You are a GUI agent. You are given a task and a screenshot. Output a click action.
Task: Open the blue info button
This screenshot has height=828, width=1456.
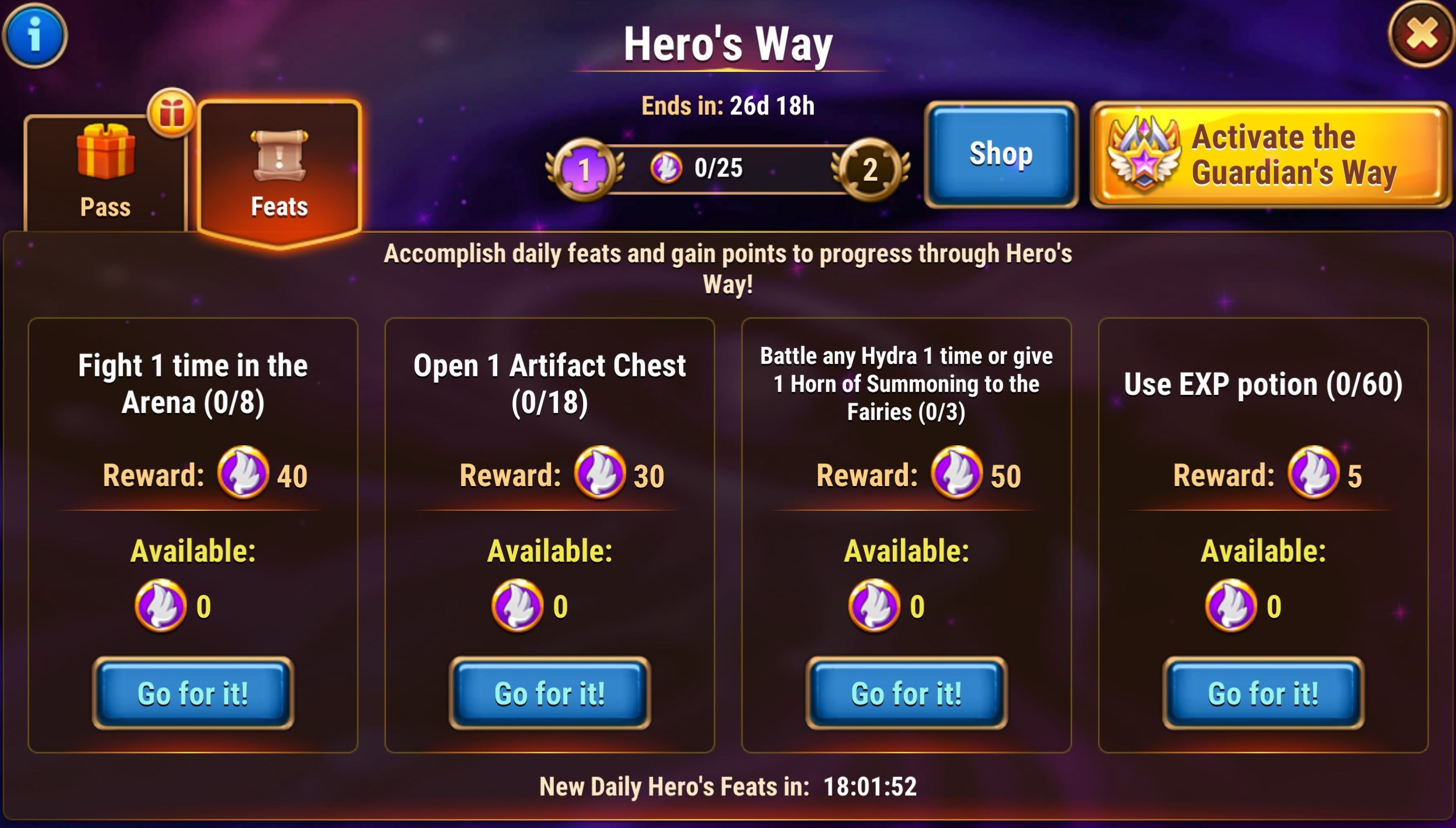[x=35, y=35]
